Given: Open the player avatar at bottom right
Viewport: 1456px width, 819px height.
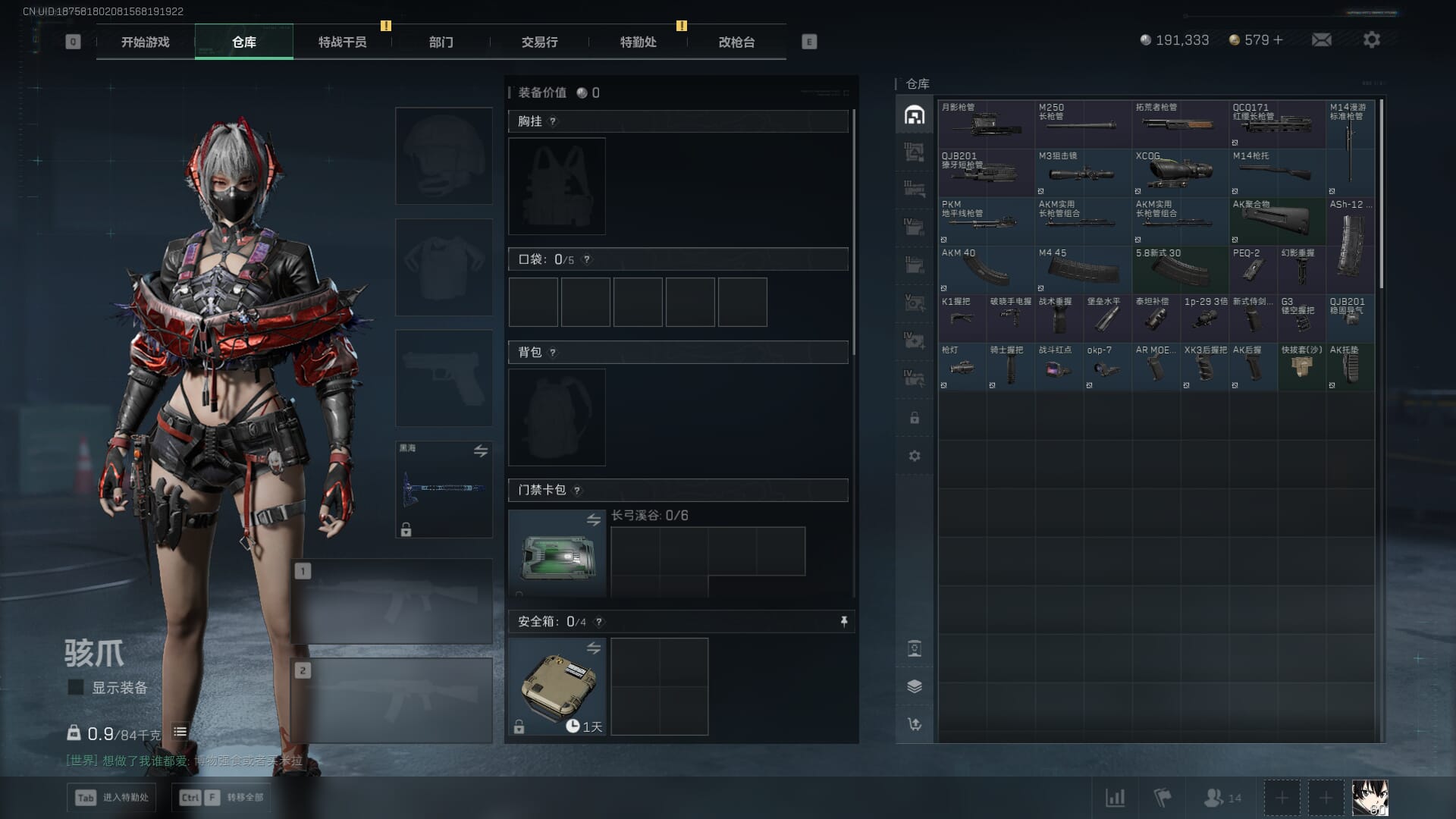Looking at the screenshot, I should point(1370,798).
